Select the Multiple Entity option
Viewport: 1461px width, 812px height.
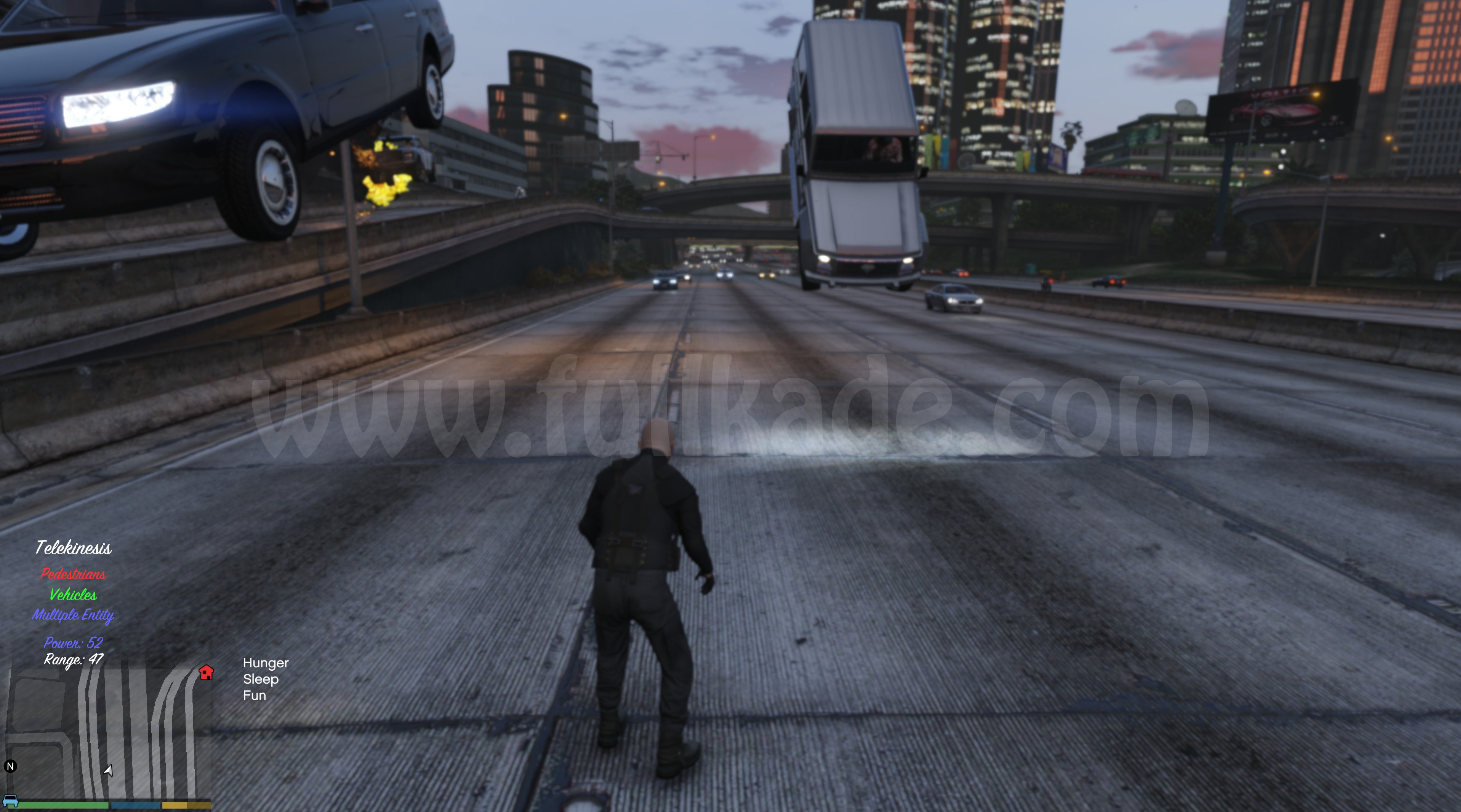click(73, 615)
